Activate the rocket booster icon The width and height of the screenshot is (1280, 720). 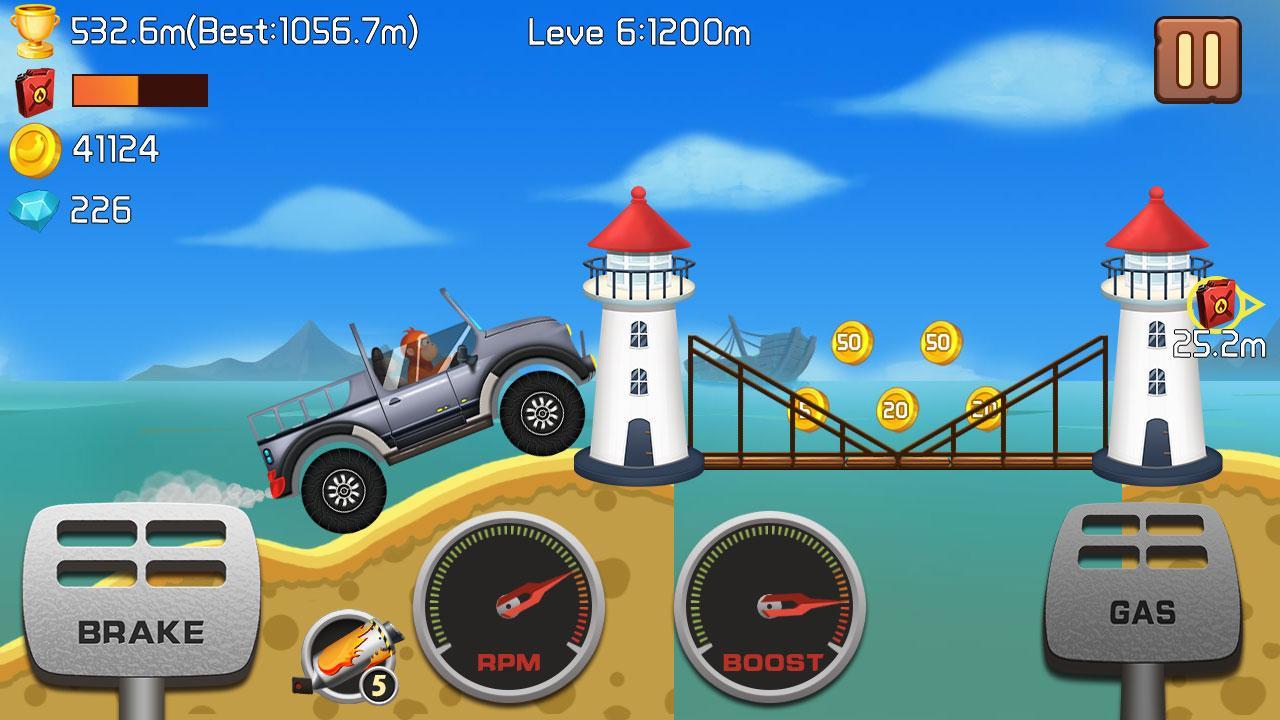click(x=350, y=650)
